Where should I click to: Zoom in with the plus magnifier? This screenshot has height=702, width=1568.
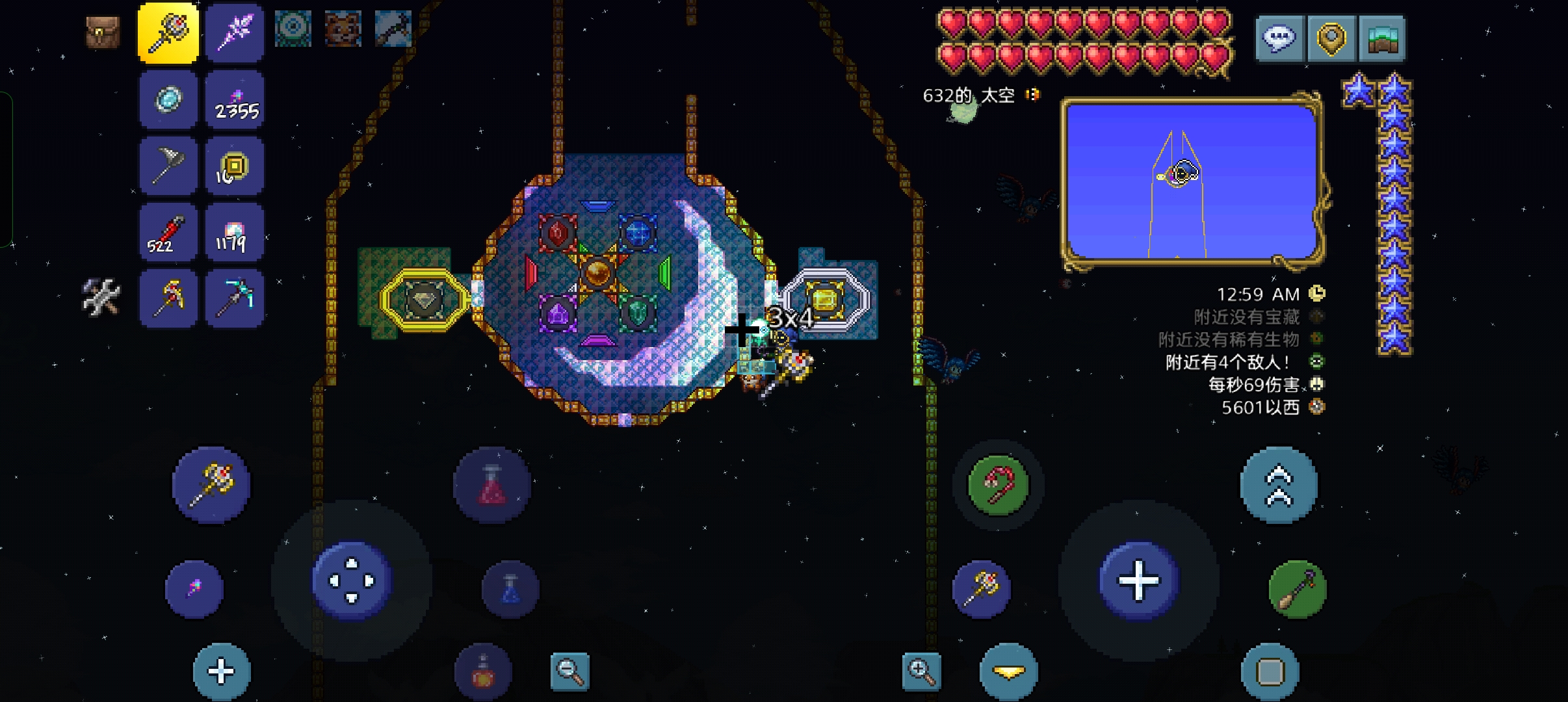922,671
